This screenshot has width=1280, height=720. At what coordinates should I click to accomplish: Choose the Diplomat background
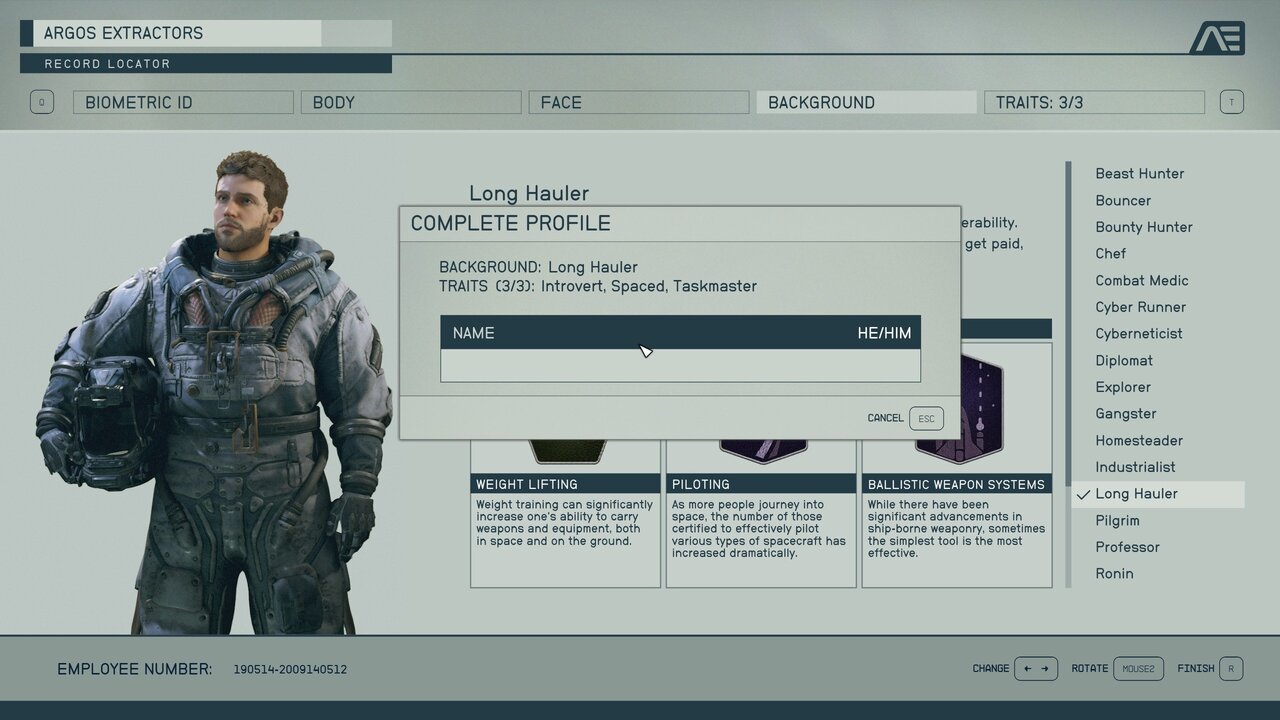1124,361
